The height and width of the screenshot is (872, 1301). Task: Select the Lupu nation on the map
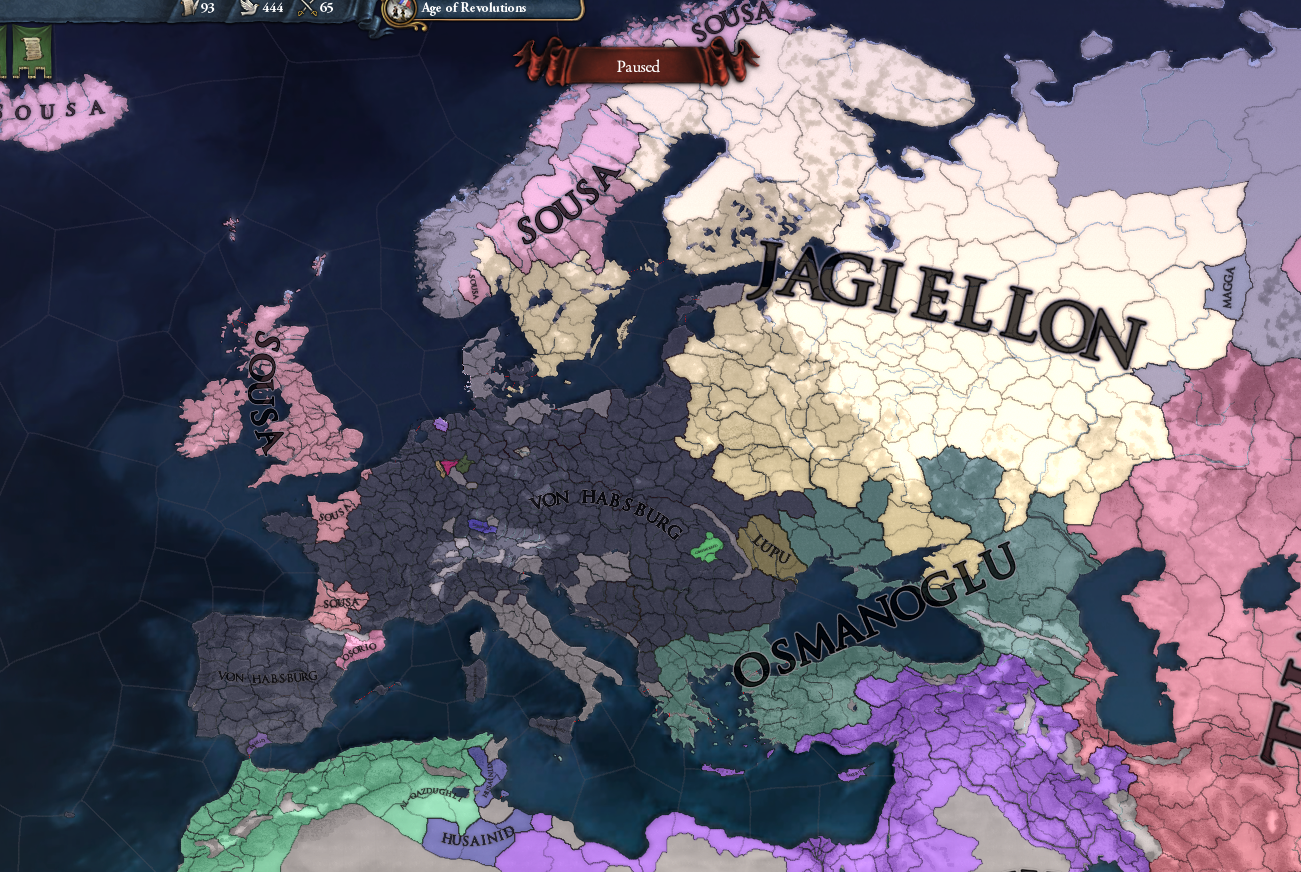point(770,549)
